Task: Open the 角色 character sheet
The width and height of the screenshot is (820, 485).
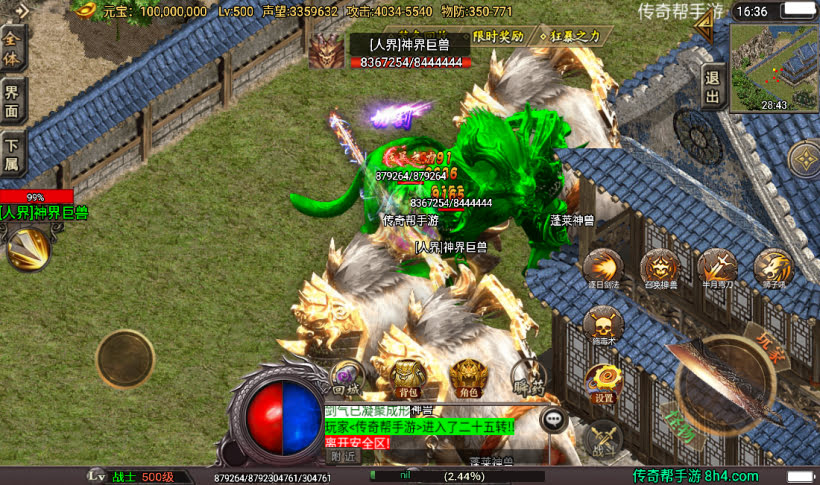Action: 467,376
